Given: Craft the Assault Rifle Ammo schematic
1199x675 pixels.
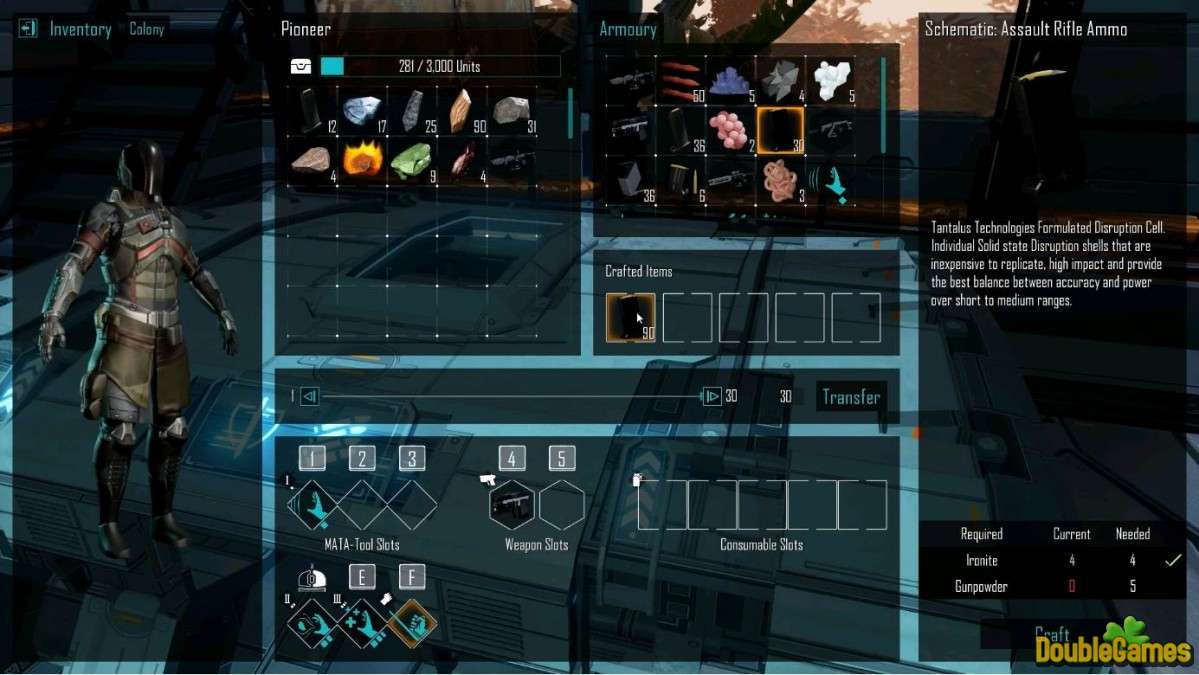Looking at the screenshot, I should (1052, 634).
